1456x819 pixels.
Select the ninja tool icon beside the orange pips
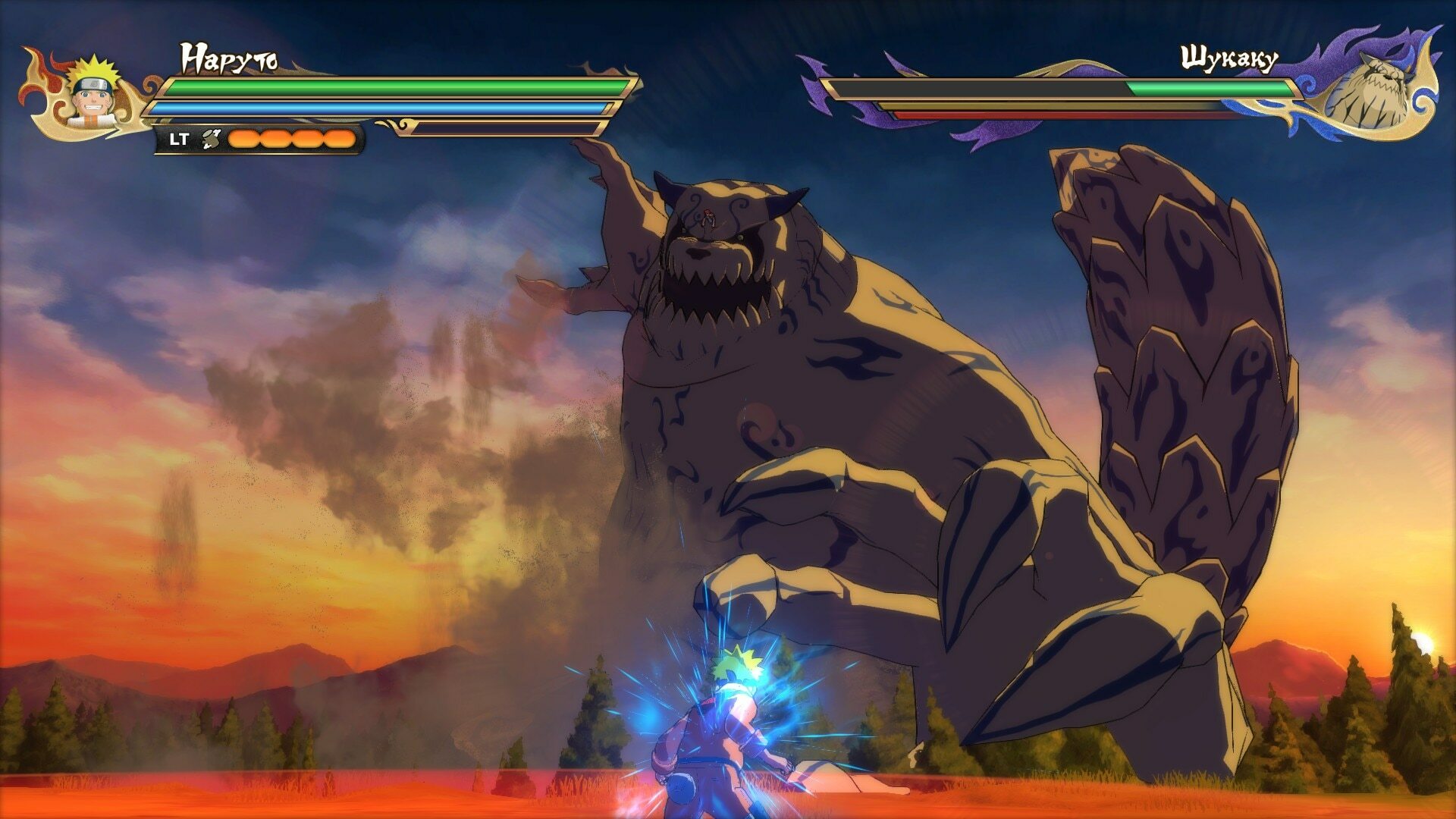(210, 139)
